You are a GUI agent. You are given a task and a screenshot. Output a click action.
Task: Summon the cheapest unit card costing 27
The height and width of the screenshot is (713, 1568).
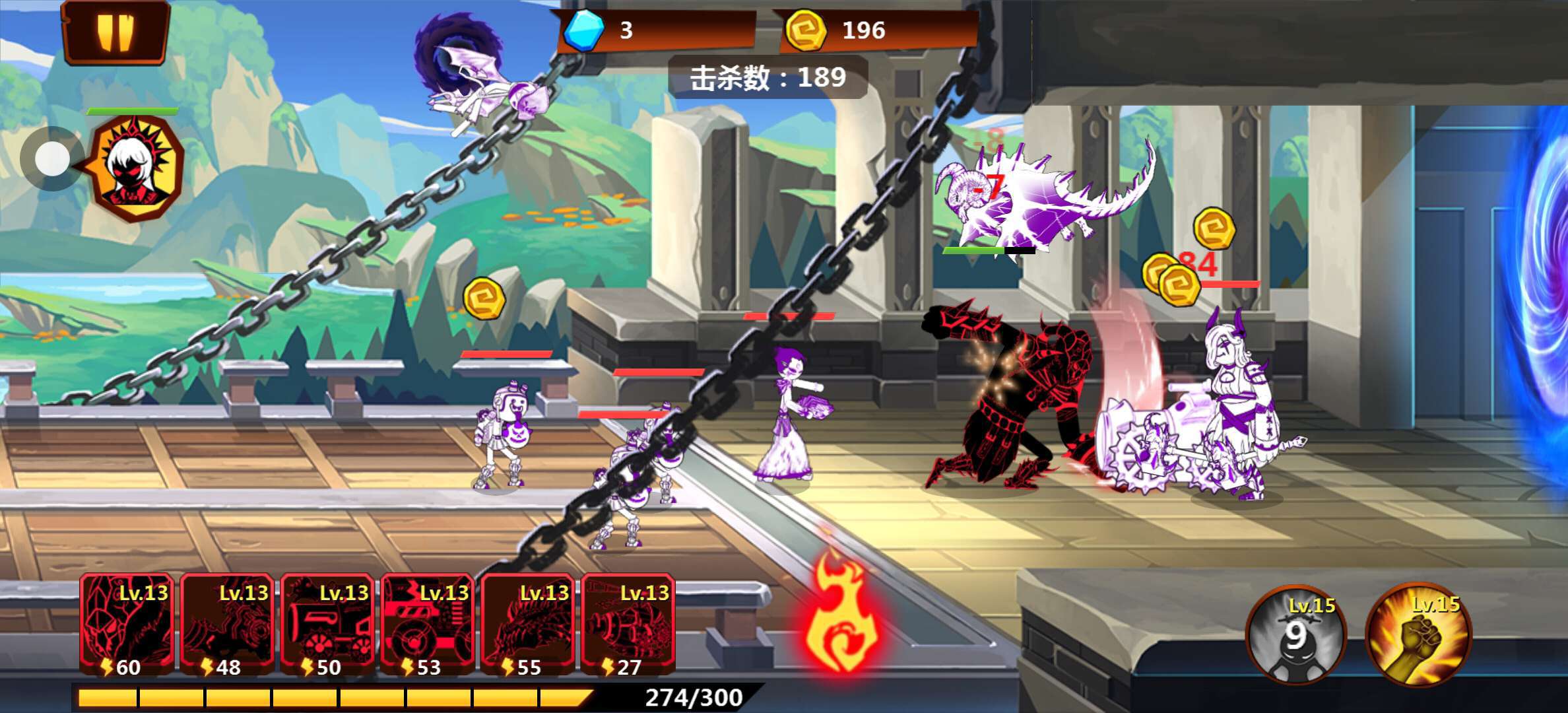(629, 625)
